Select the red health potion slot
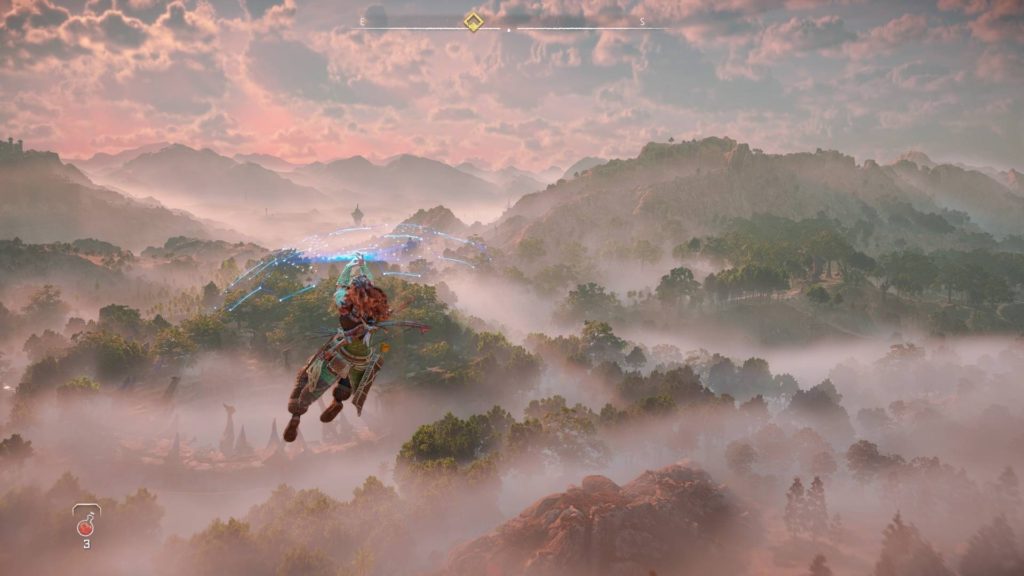Viewport: 1024px width, 576px height. (x=86, y=523)
